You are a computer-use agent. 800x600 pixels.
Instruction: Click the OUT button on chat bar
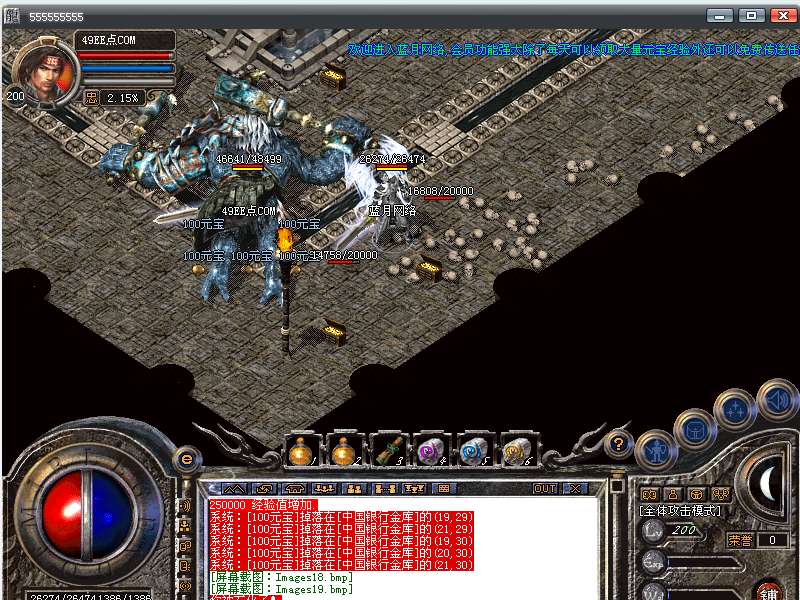click(545, 489)
